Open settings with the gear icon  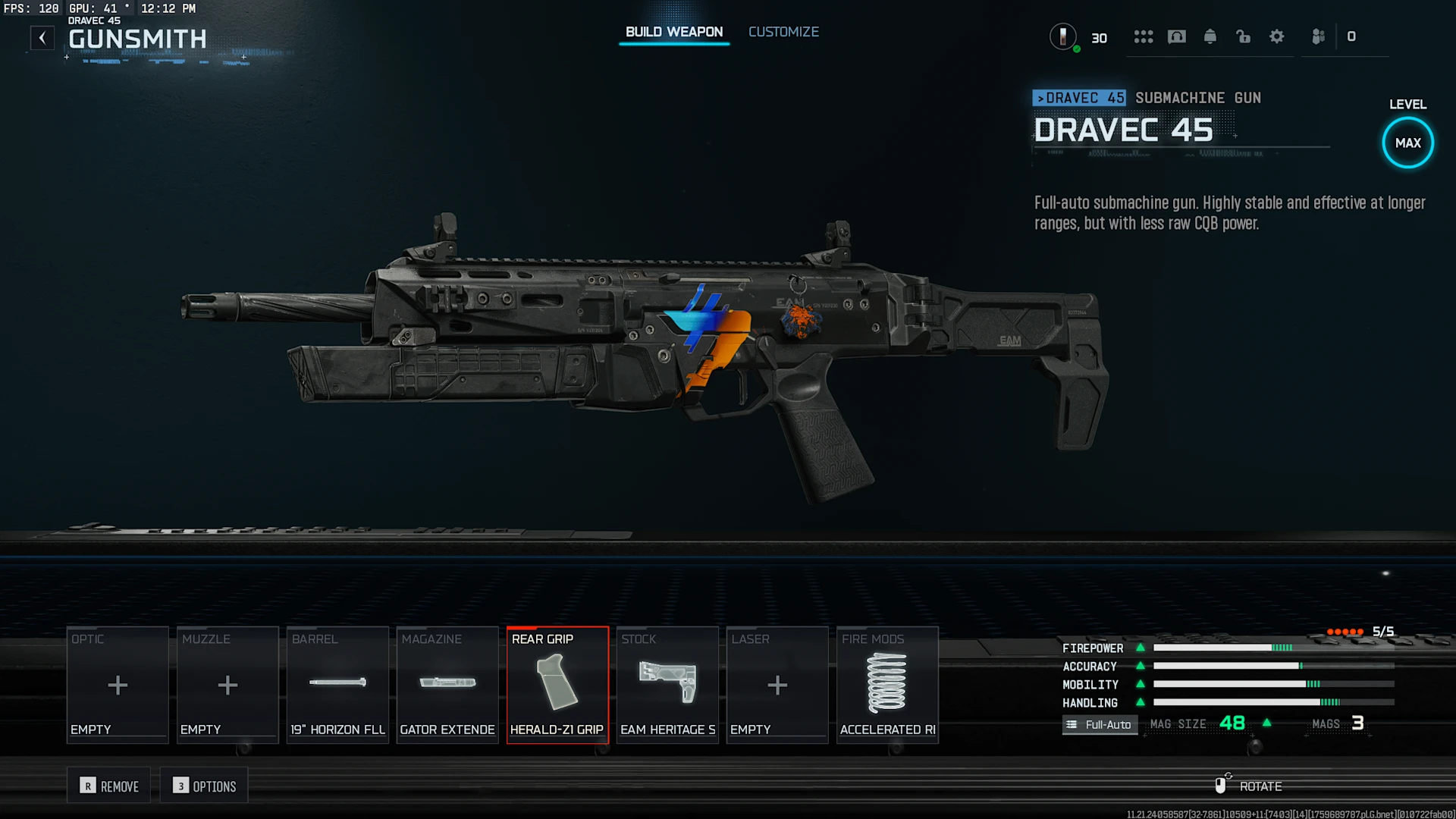click(x=1277, y=36)
